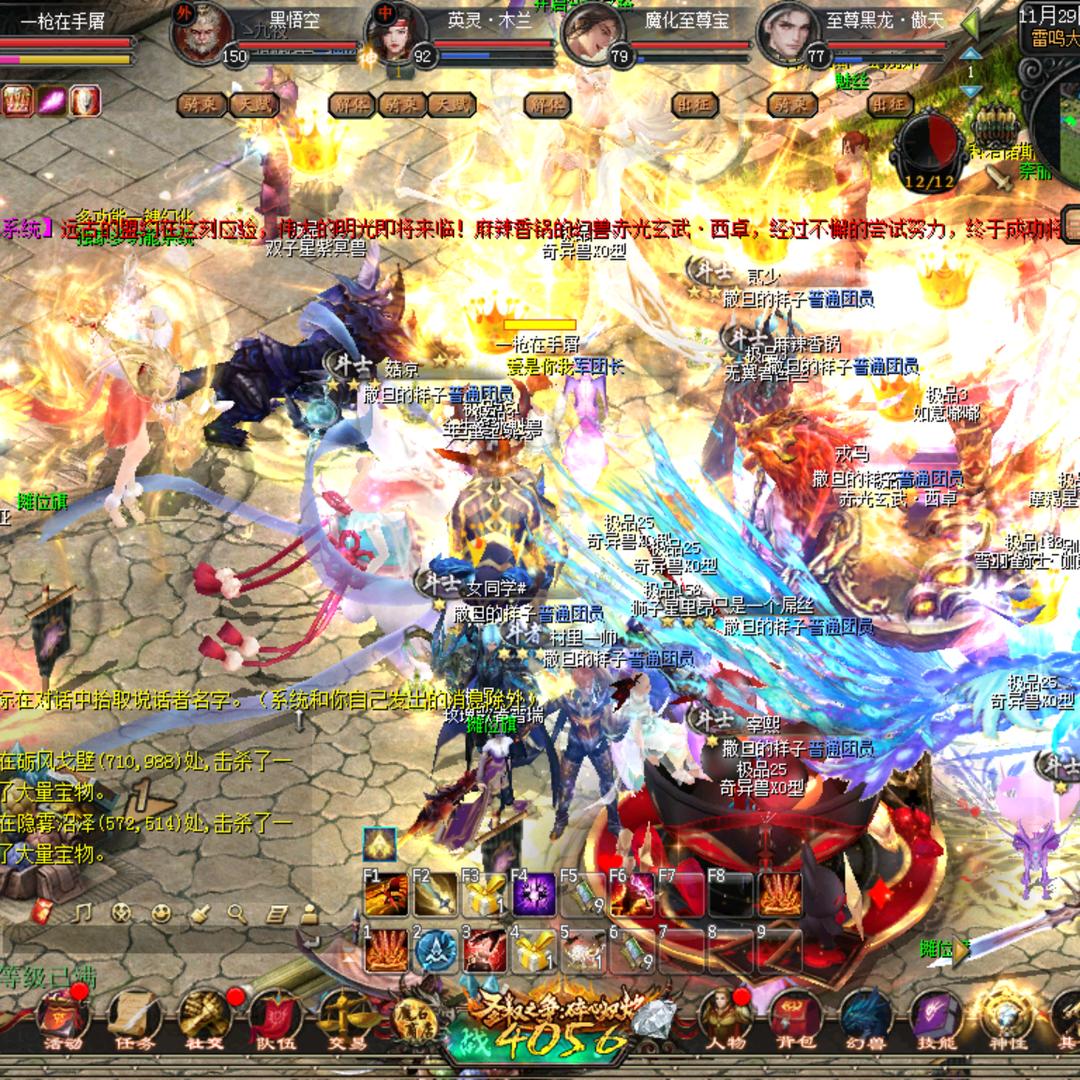Select the 黑悟空 pet portrait
The width and height of the screenshot is (1080, 1080).
coord(196,34)
